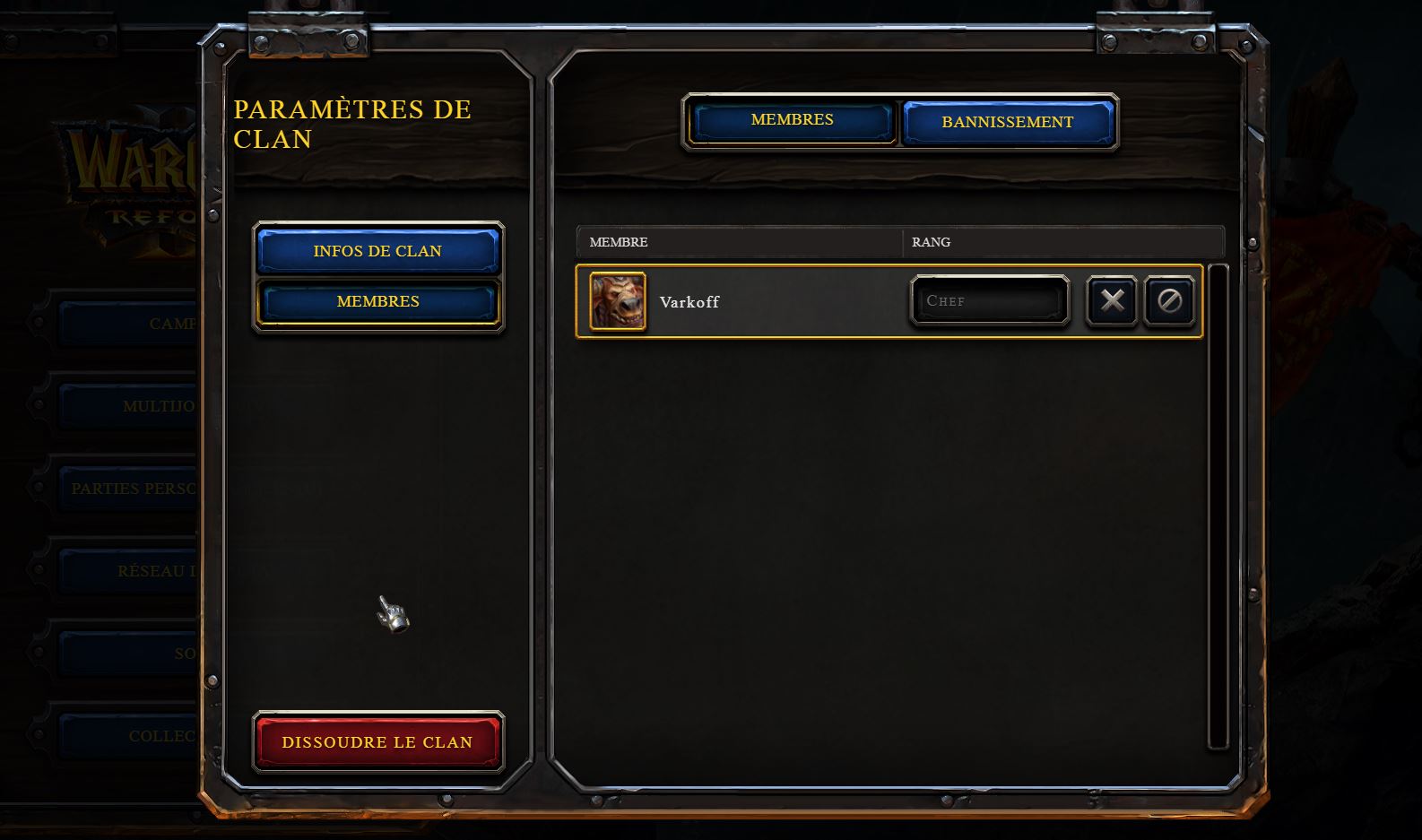Switch to the MEMBRES tab at top

[792, 119]
